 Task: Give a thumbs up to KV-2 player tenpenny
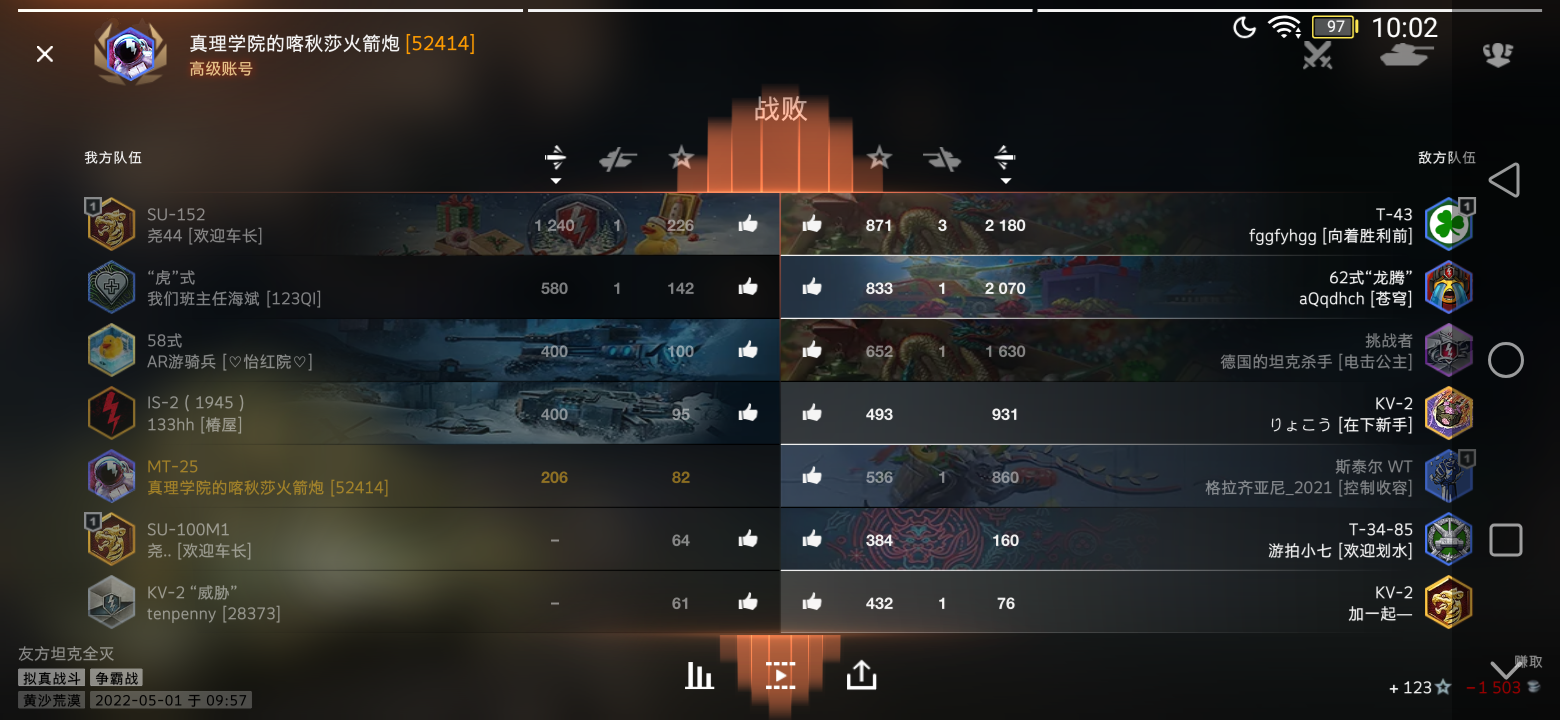748,602
